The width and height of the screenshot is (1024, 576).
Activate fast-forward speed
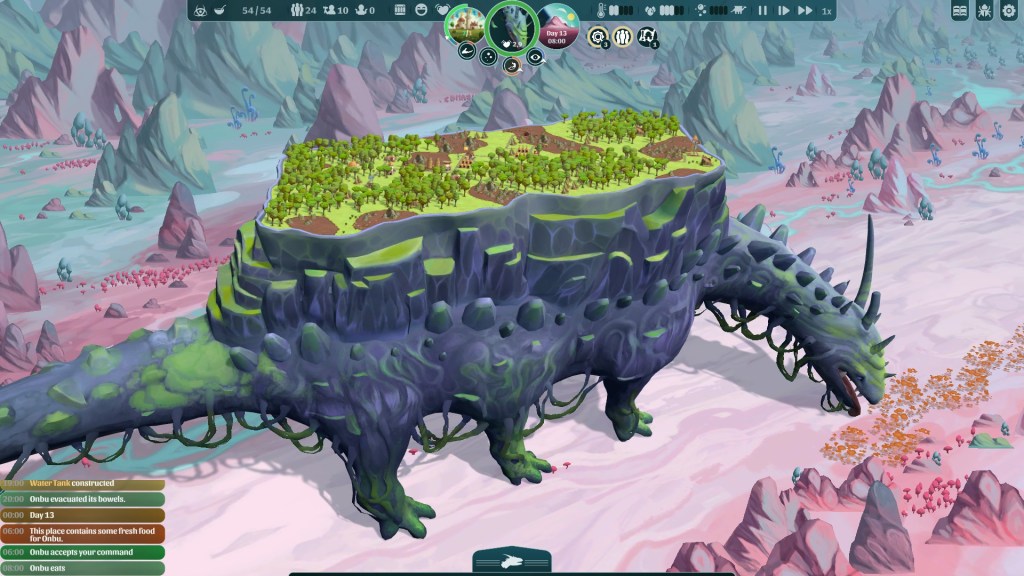pyautogui.click(x=805, y=11)
